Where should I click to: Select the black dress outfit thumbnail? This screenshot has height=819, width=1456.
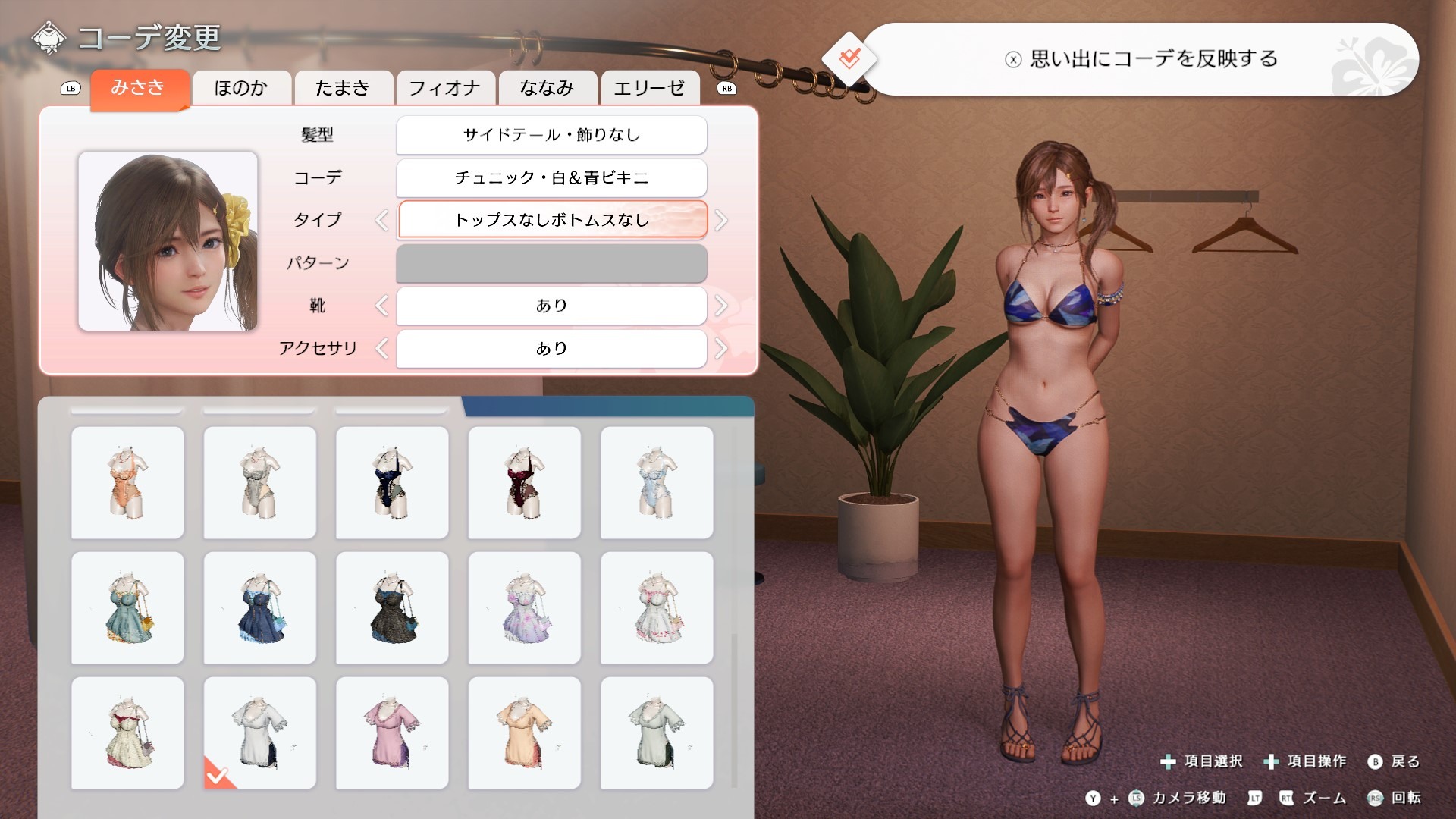coord(392,607)
